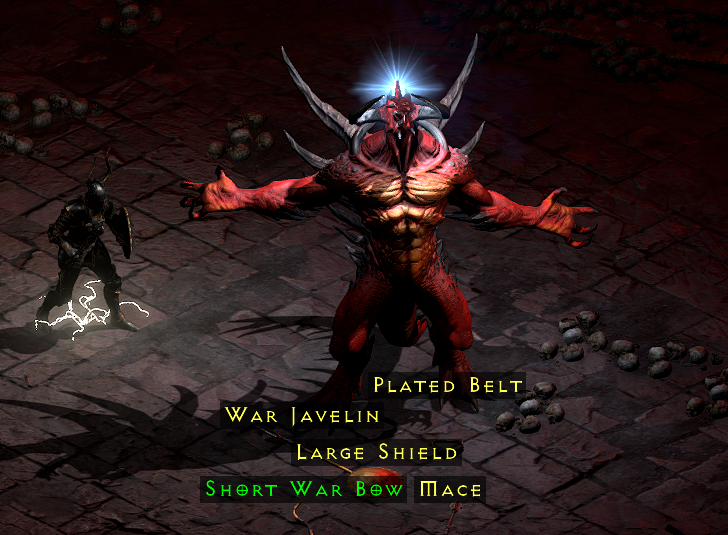Pick up the Plated Belt label
Image resolution: width=728 pixels, height=535 pixels.
(448, 385)
